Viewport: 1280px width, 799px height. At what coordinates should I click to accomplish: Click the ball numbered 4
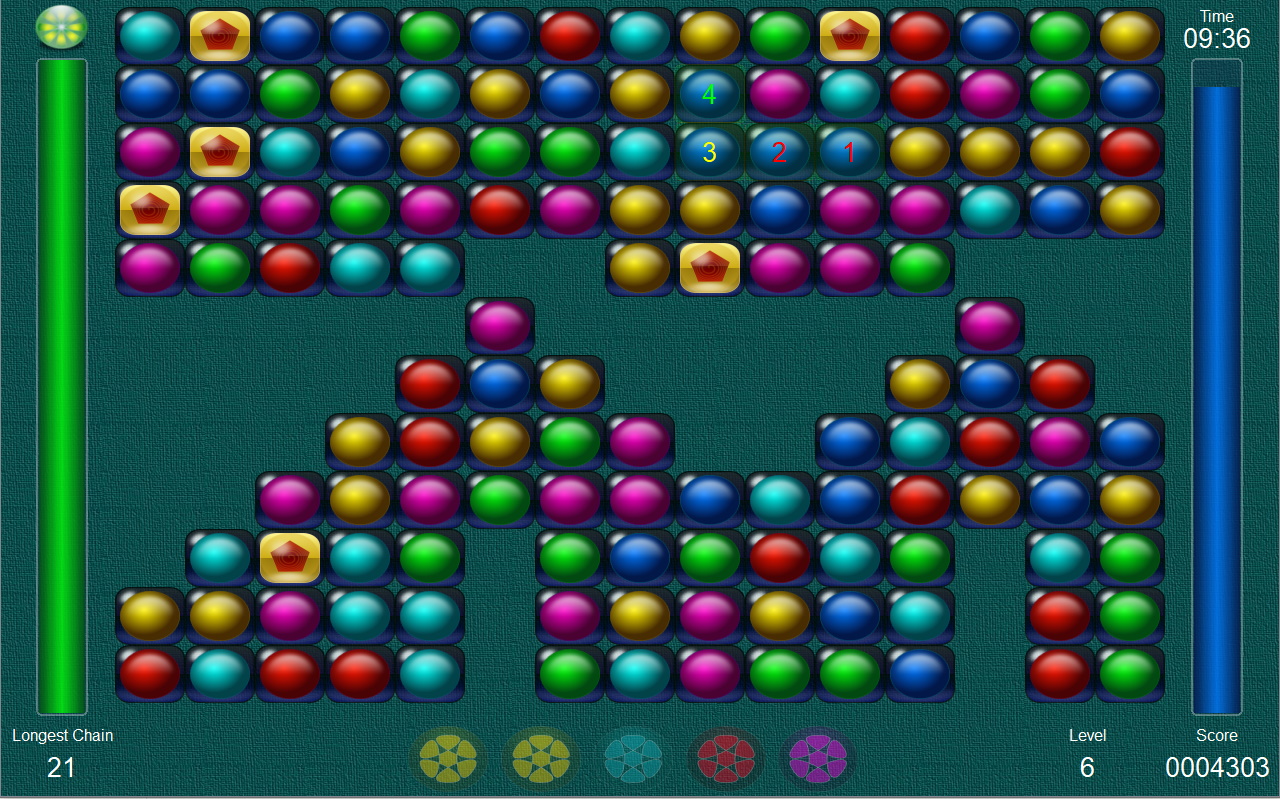pos(709,95)
